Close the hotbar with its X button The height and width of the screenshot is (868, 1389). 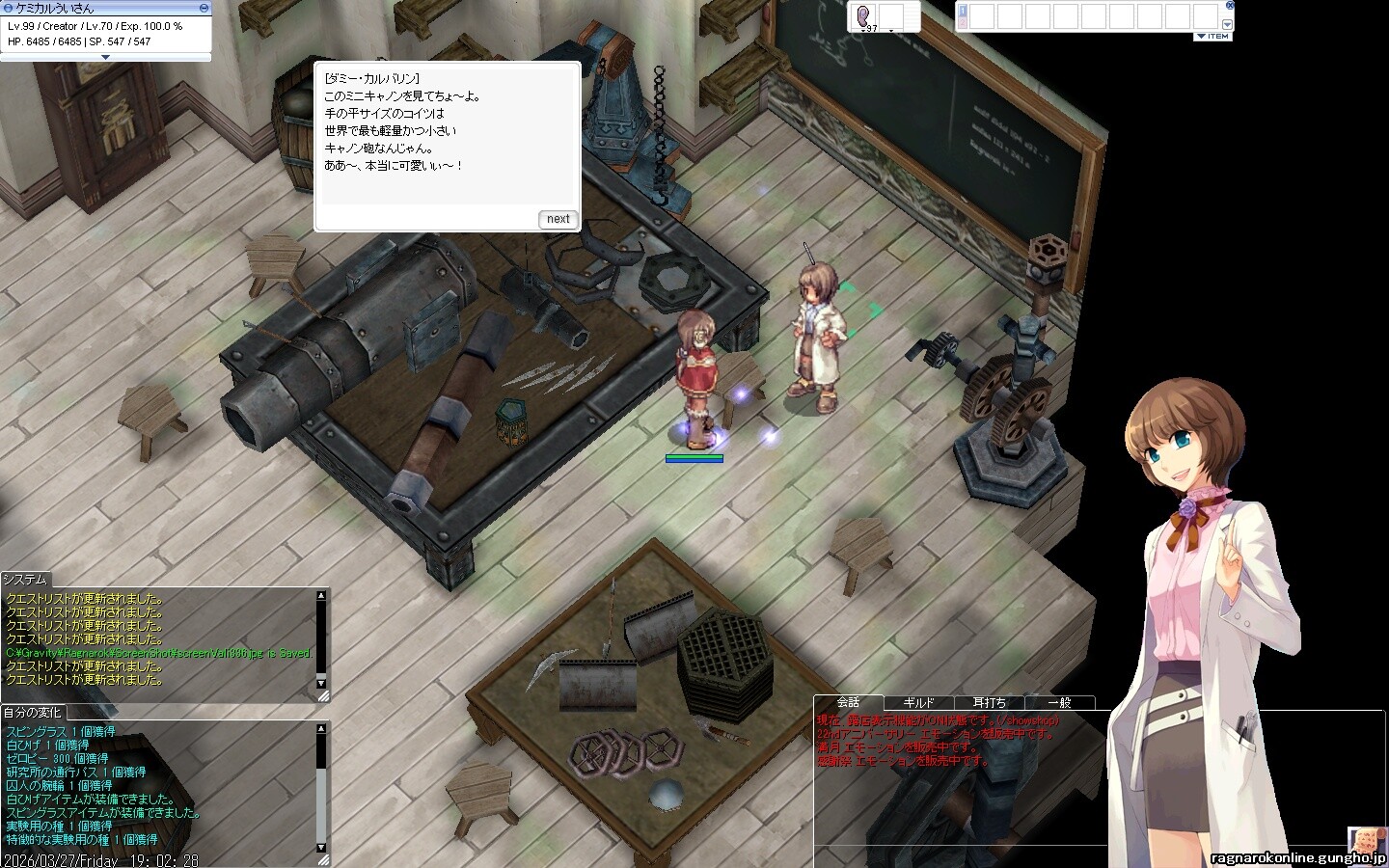click(x=1228, y=6)
